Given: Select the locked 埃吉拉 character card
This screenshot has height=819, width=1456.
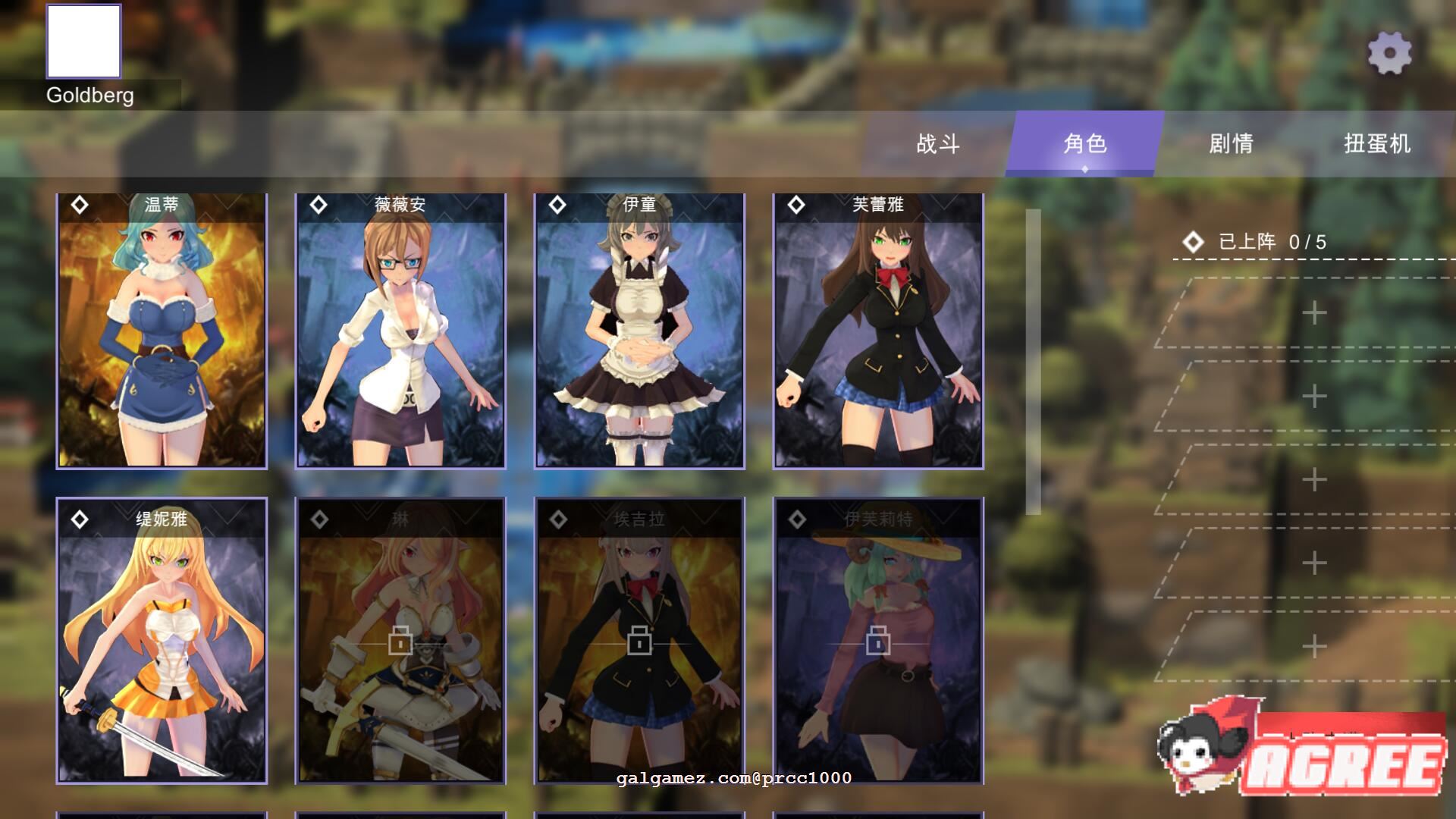Looking at the screenshot, I should tap(639, 641).
